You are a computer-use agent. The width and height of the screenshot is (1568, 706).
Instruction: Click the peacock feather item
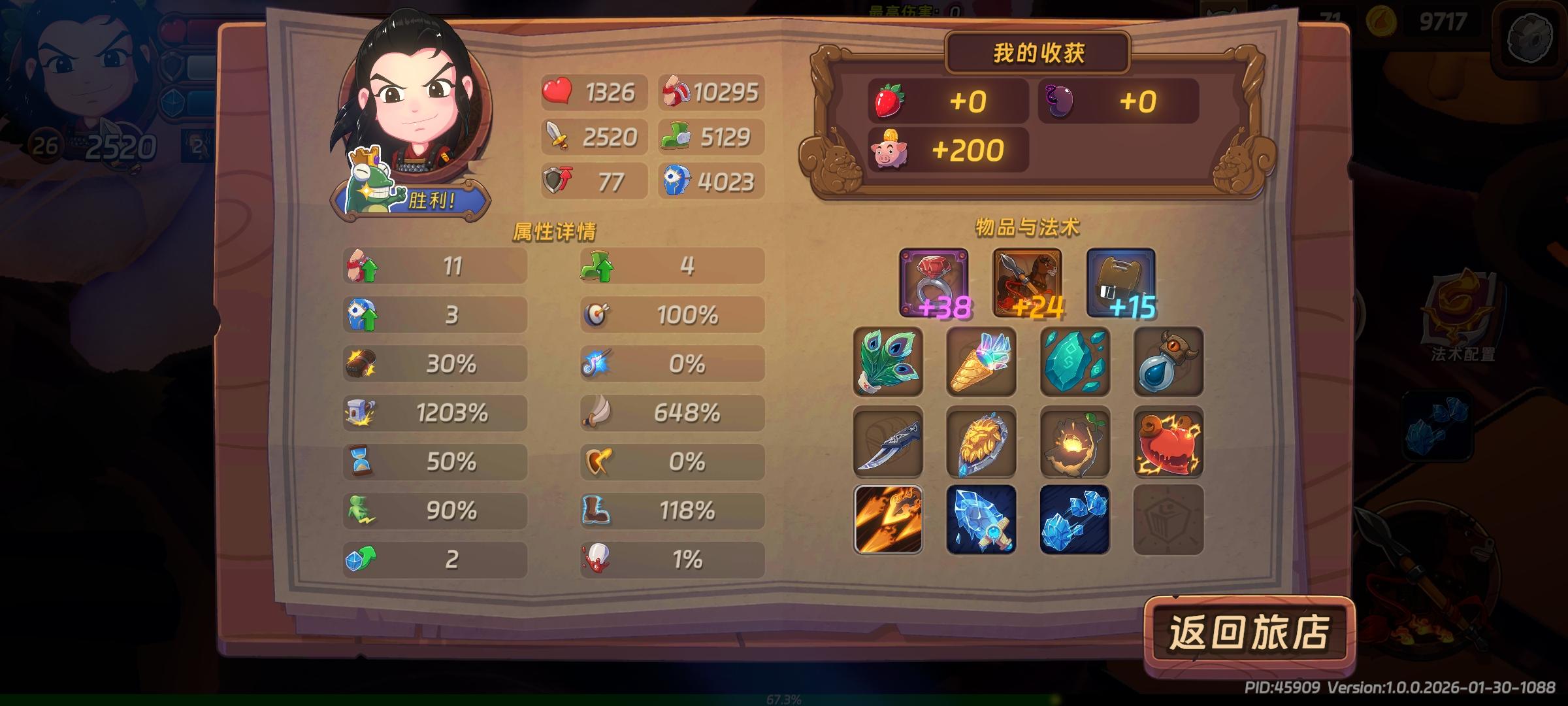[x=887, y=363]
